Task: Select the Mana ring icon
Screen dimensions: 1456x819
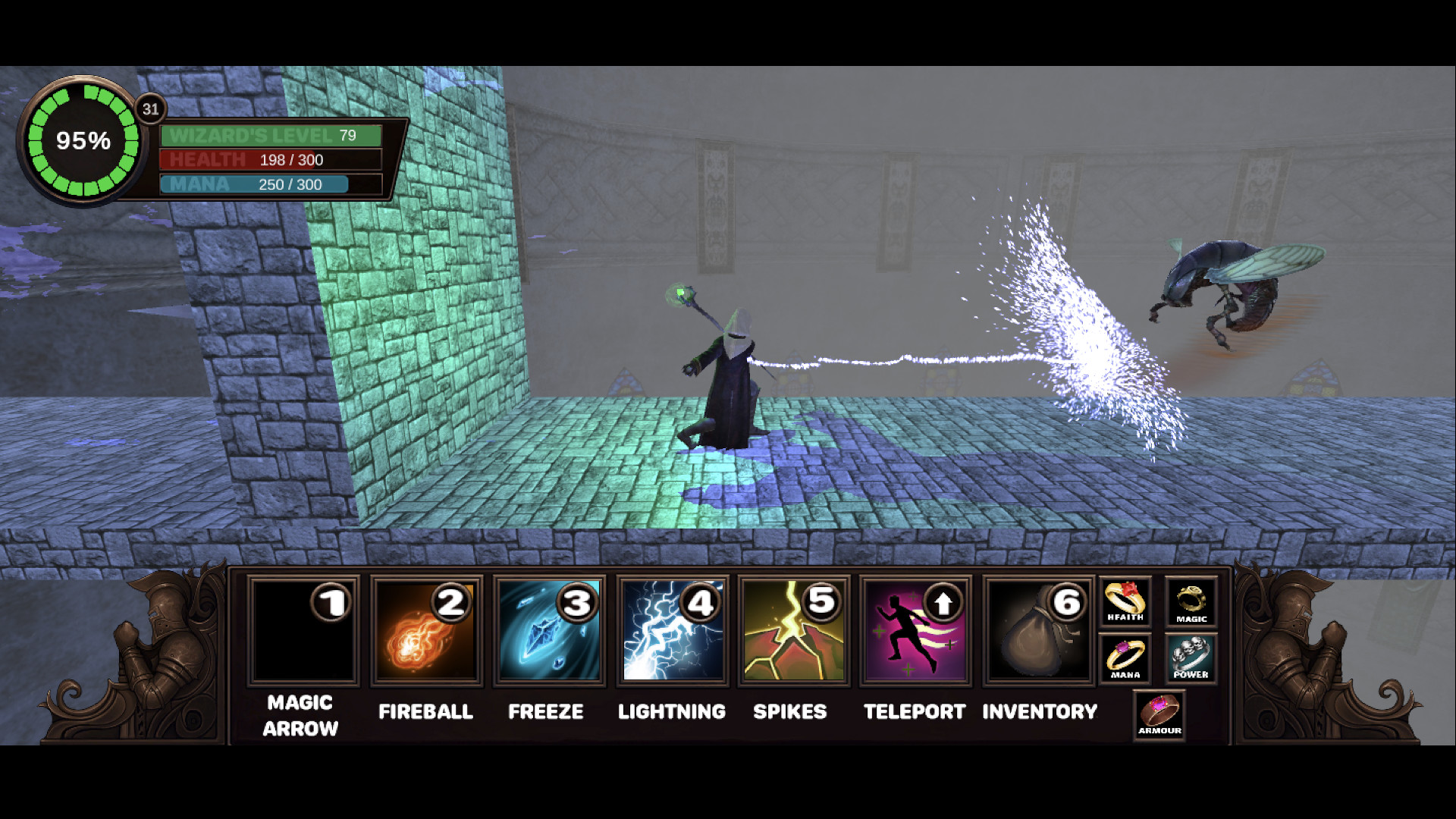Action: [x=1125, y=658]
